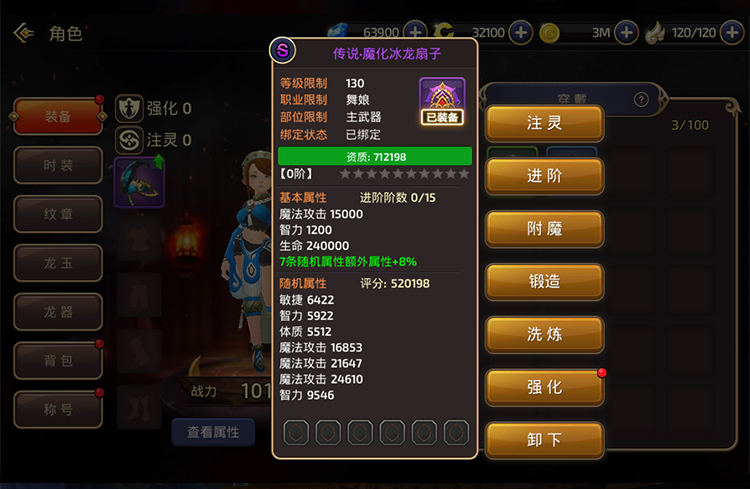Screen dimensions: 750x489
Task: Open the 龙器 tab
Action: tap(58, 312)
